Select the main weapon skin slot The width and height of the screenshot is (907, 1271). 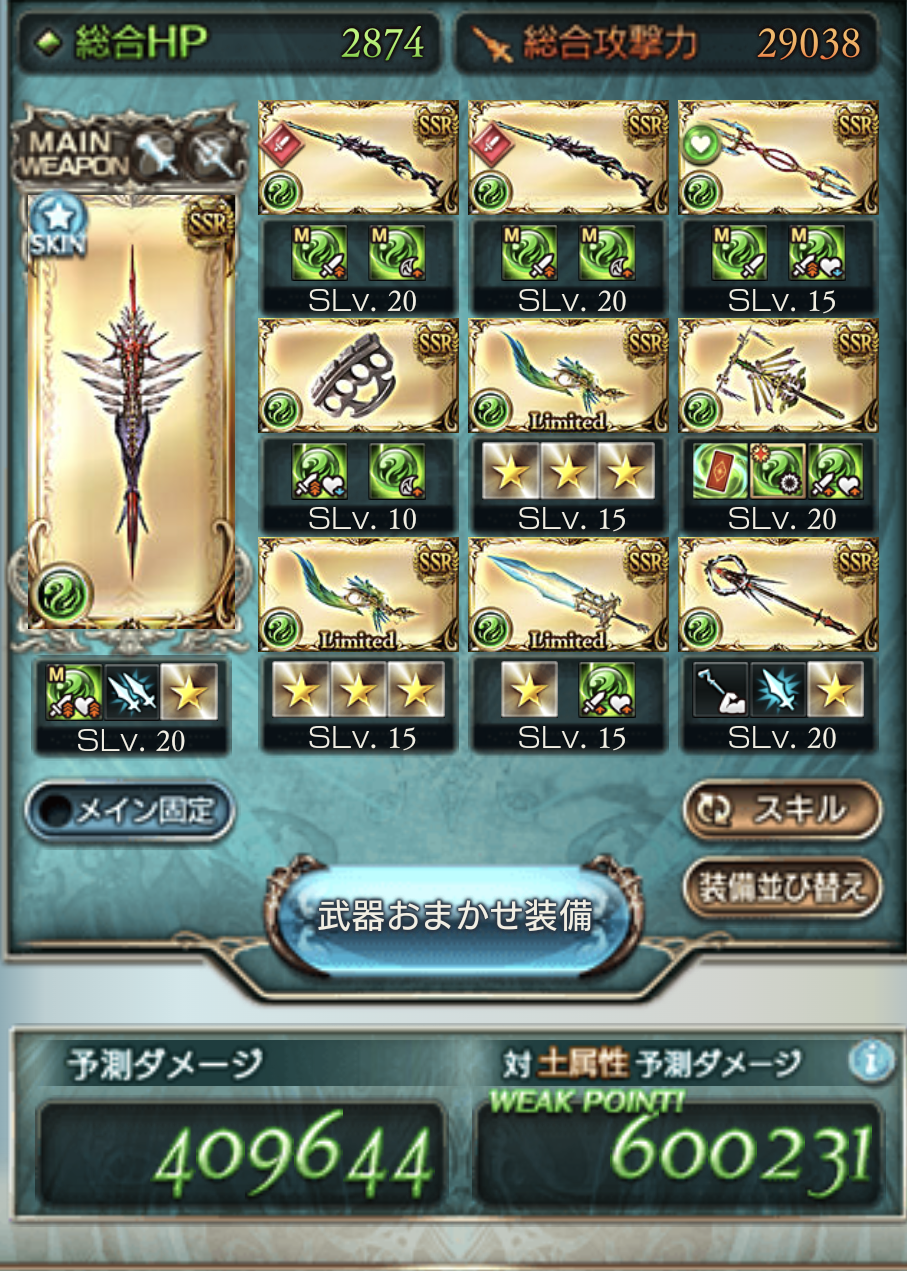pyautogui.click(x=130, y=412)
